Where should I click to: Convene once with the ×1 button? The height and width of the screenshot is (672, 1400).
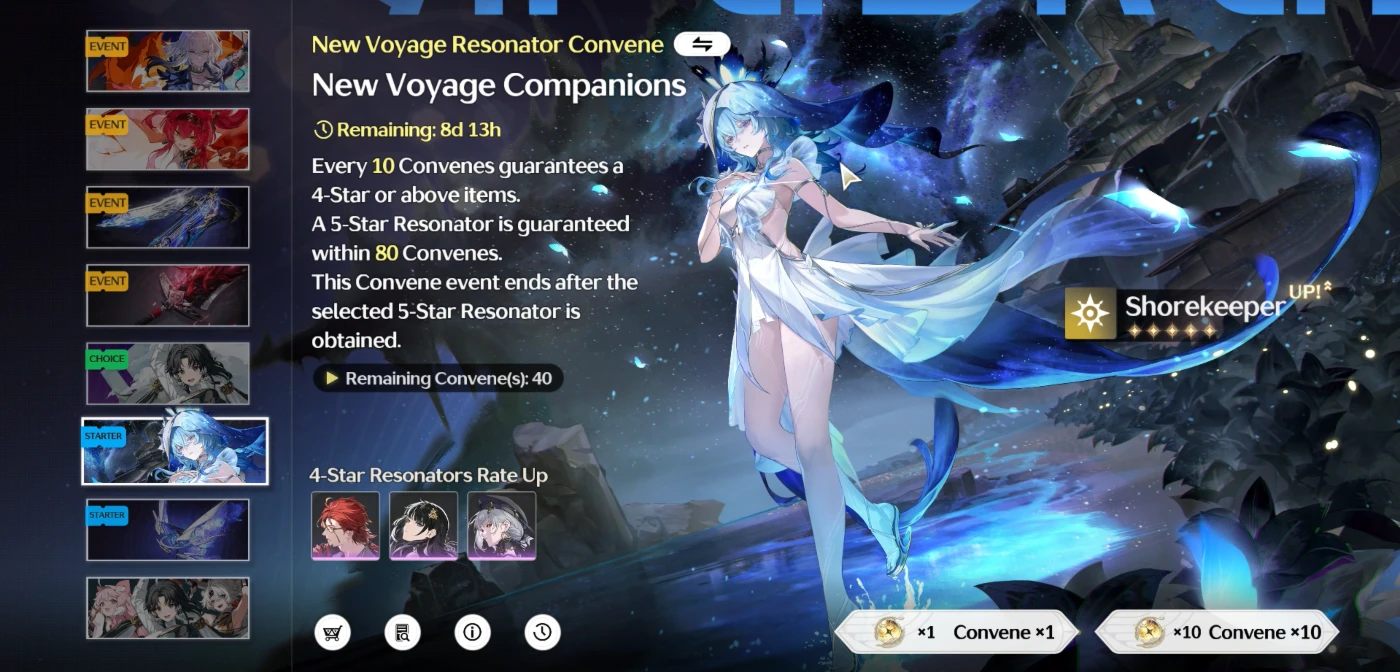click(x=957, y=632)
